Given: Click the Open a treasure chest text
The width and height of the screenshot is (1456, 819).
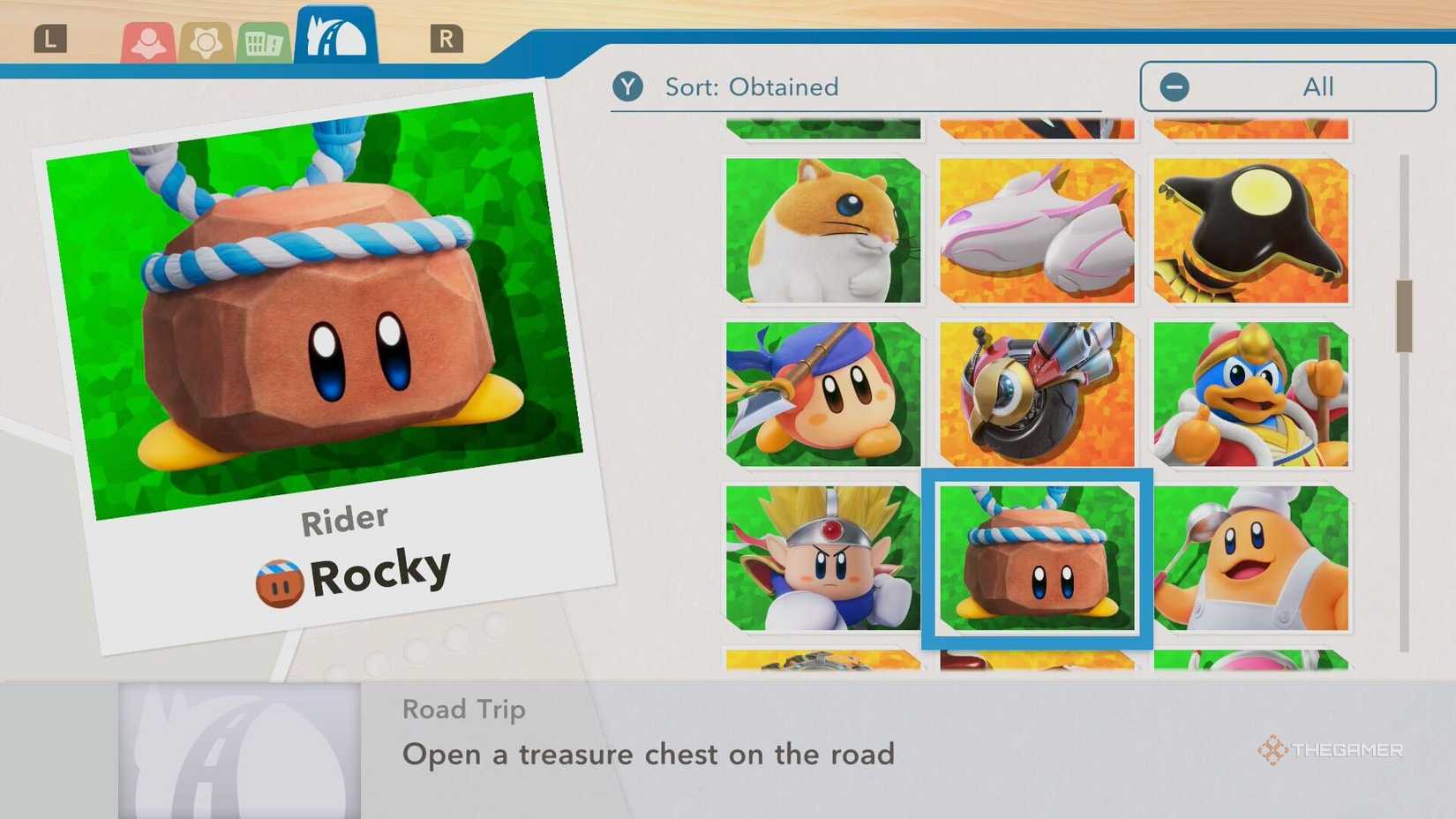Looking at the screenshot, I should tap(649, 755).
